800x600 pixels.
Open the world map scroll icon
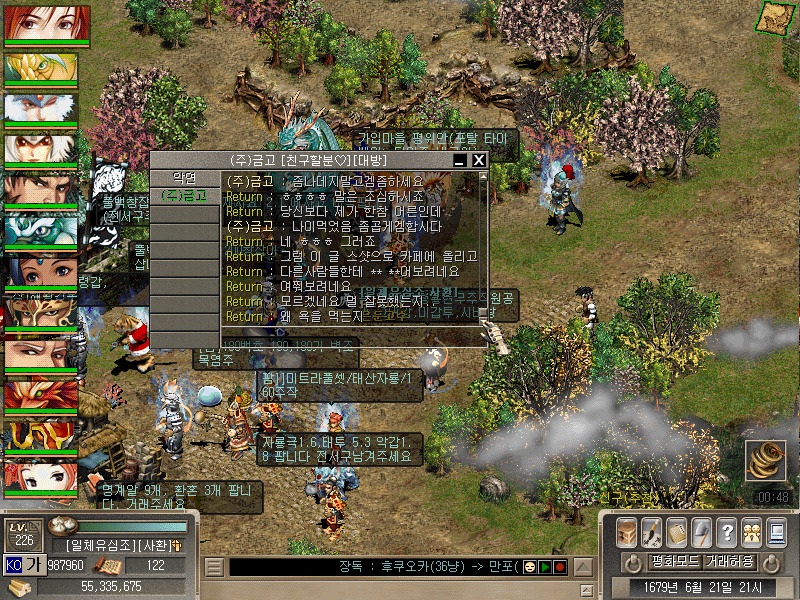click(x=770, y=17)
